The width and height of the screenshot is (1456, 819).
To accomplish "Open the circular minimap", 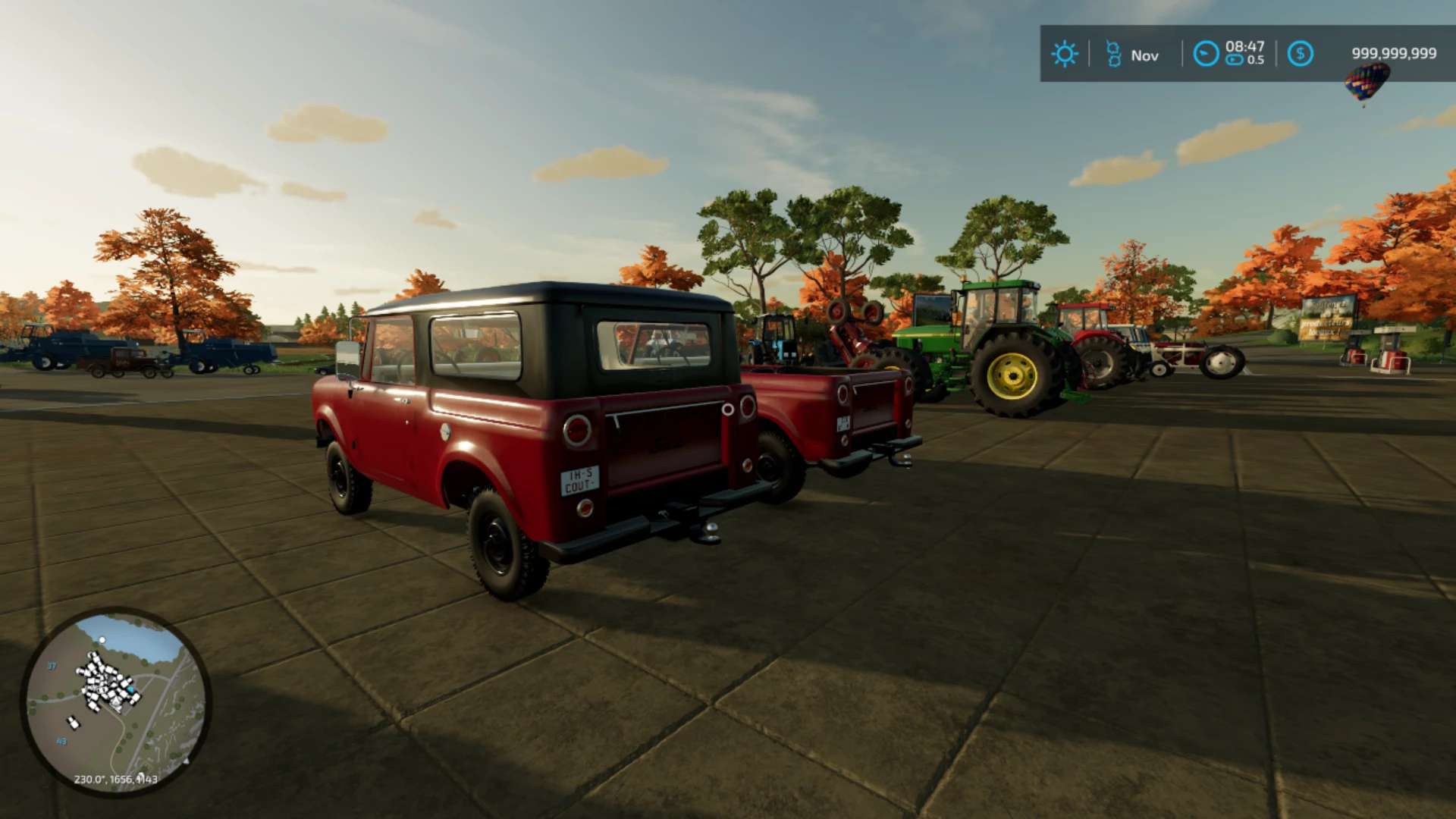I will (115, 701).
